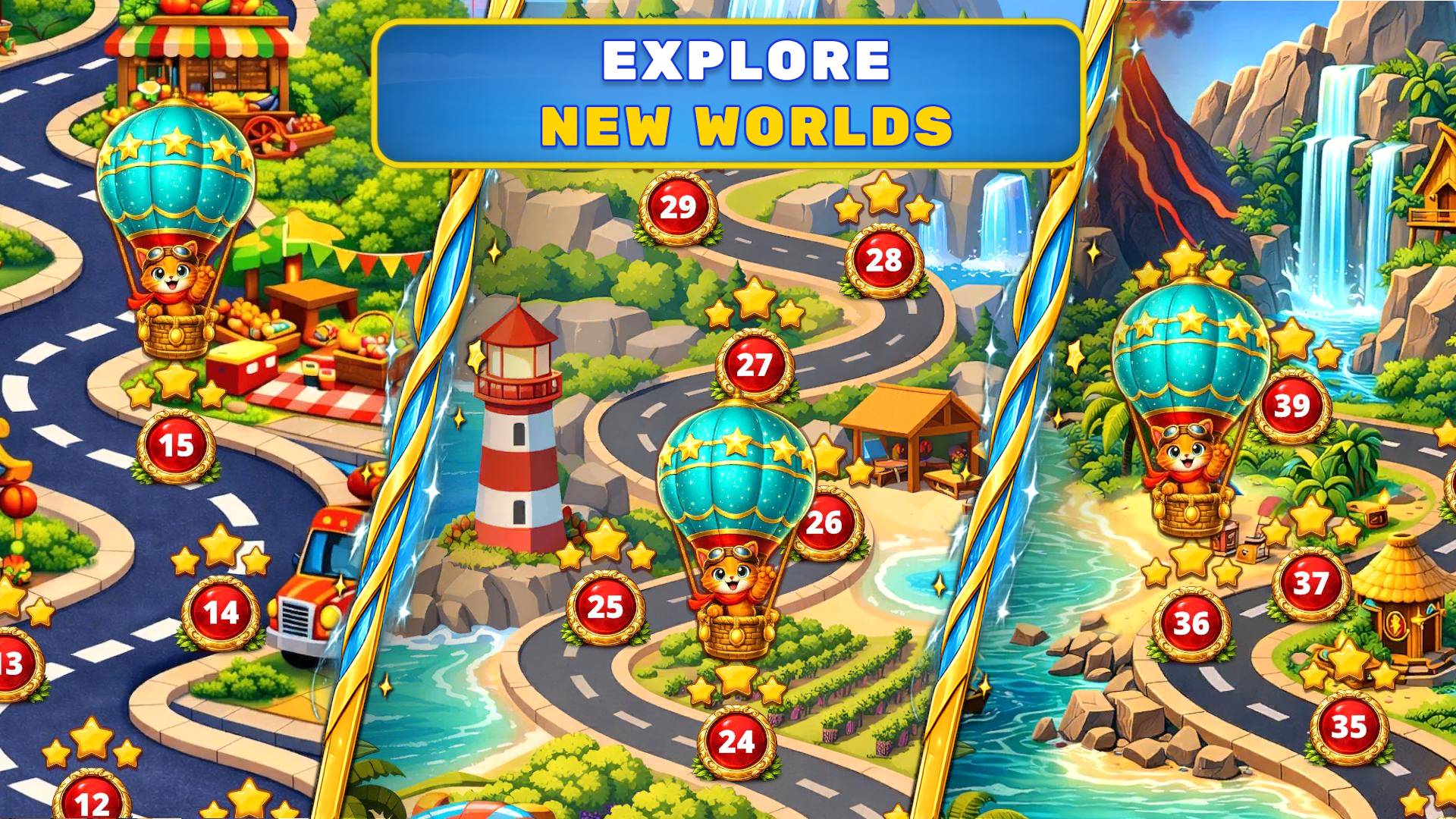
Task: Click the Explore New Worlds banner
Action: coord(728,91)
